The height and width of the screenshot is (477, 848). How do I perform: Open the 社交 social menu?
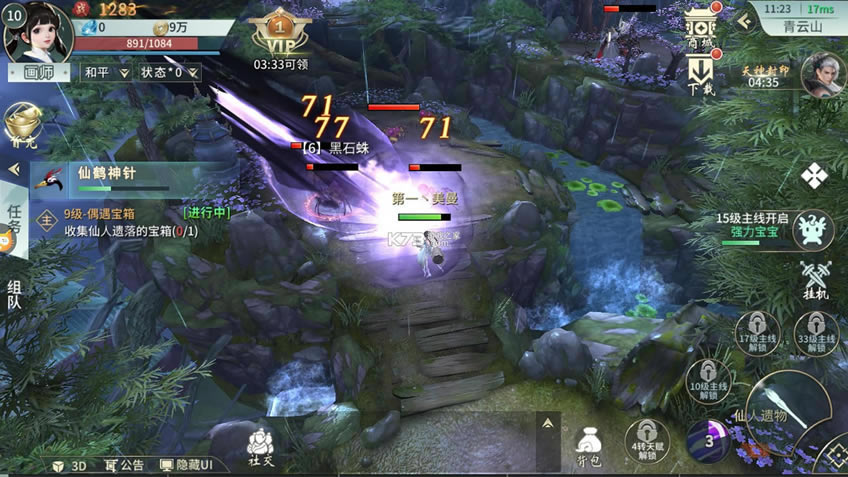click(x=261, y=445)
